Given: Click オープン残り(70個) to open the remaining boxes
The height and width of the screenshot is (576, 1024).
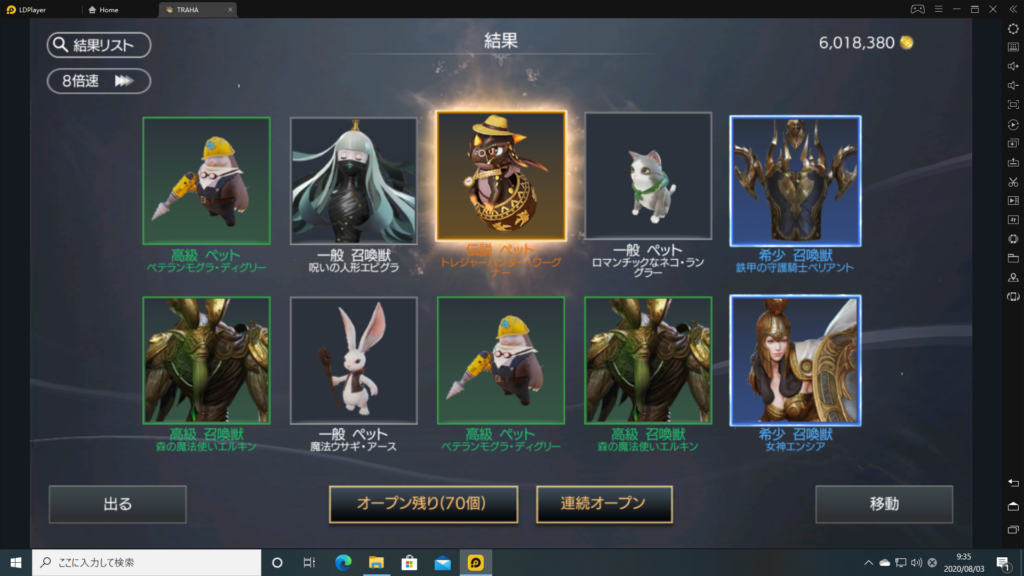Looking at the screenshot, I should point(423,504).
